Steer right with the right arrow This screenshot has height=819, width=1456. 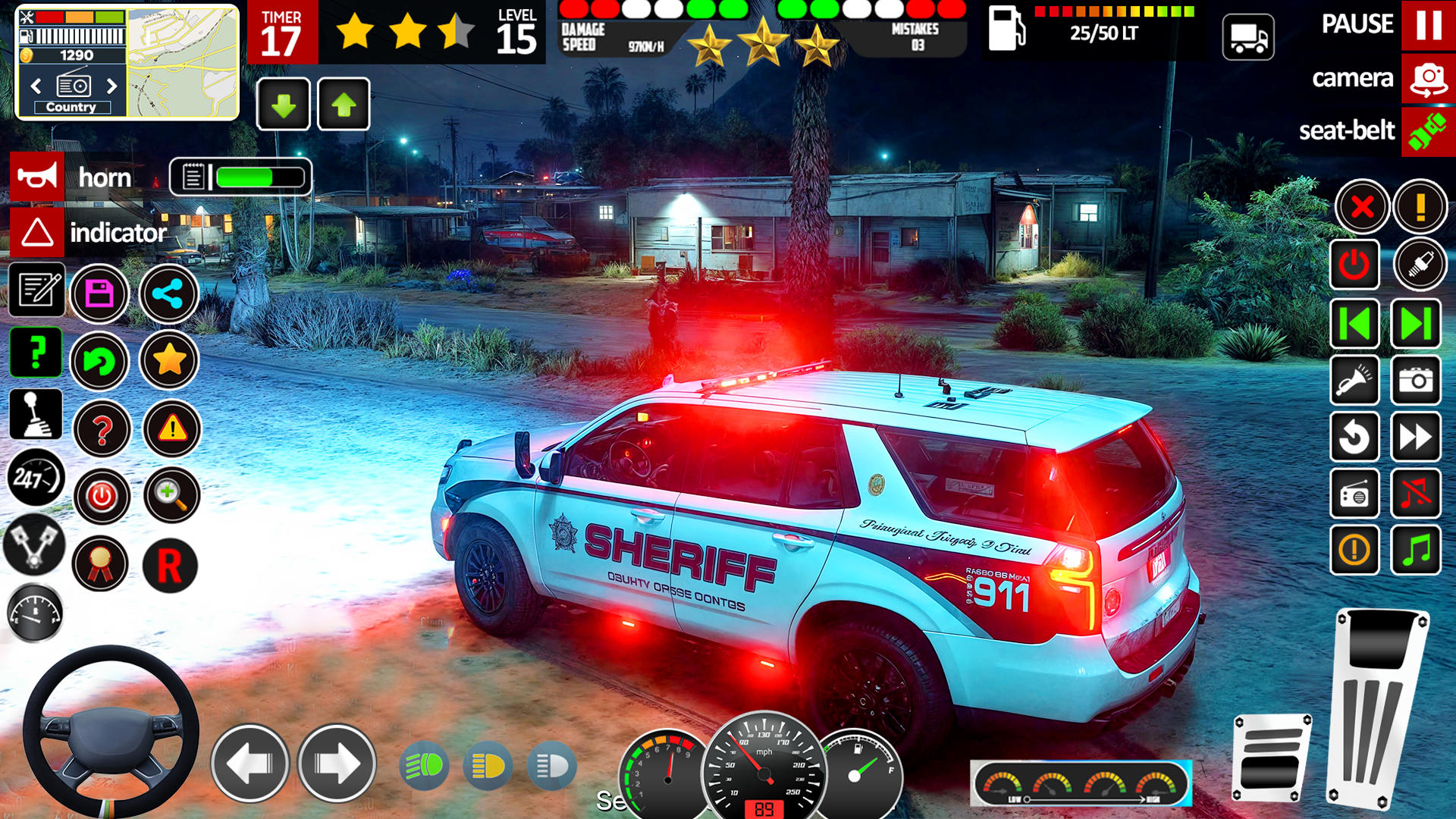click(337, 764)
